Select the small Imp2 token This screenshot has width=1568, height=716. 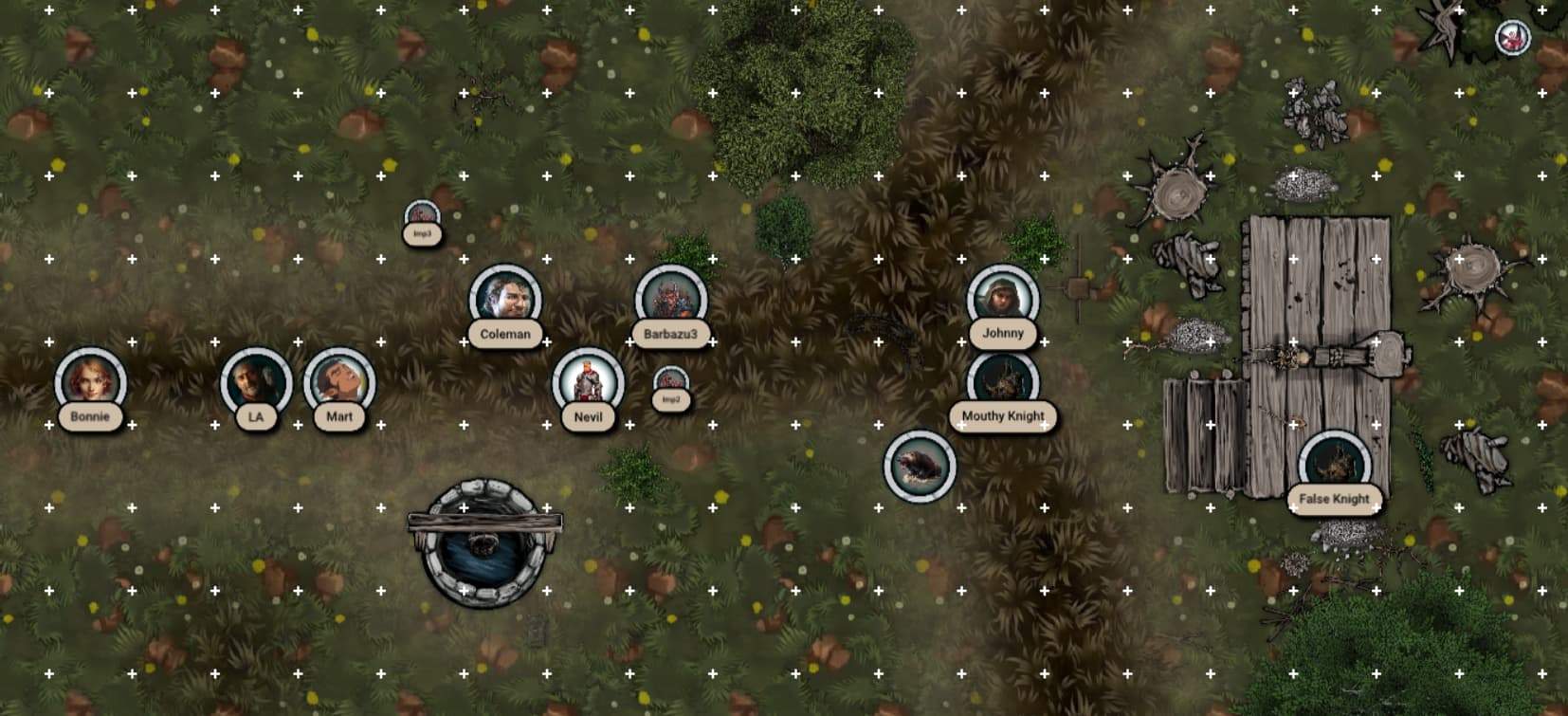pos(671,381)
